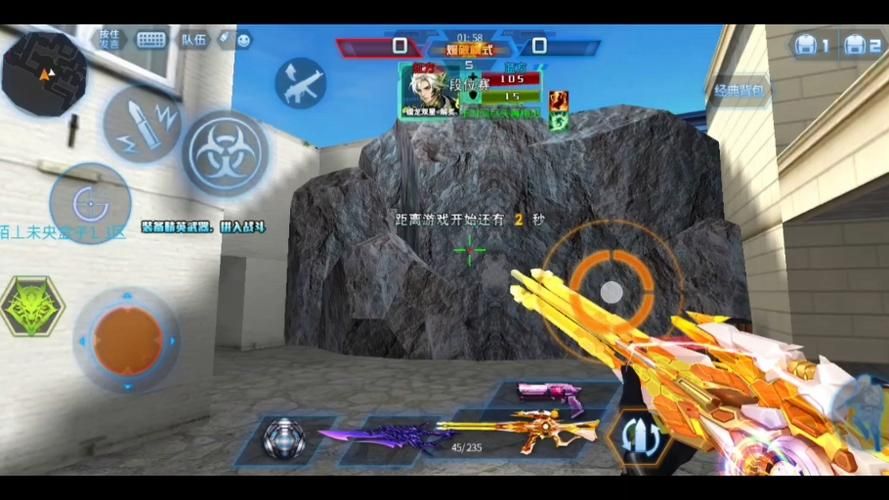Select the 队伍 team channel button
The height and width of the screenshot is (500, 889).
194,40
